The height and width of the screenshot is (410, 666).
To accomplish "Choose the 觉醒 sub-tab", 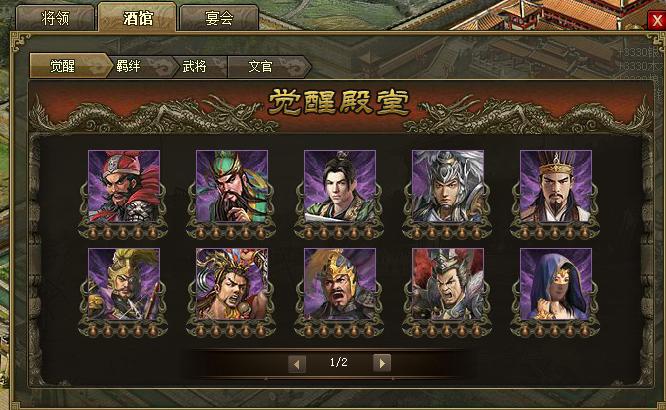I will (x=59, y=66).
